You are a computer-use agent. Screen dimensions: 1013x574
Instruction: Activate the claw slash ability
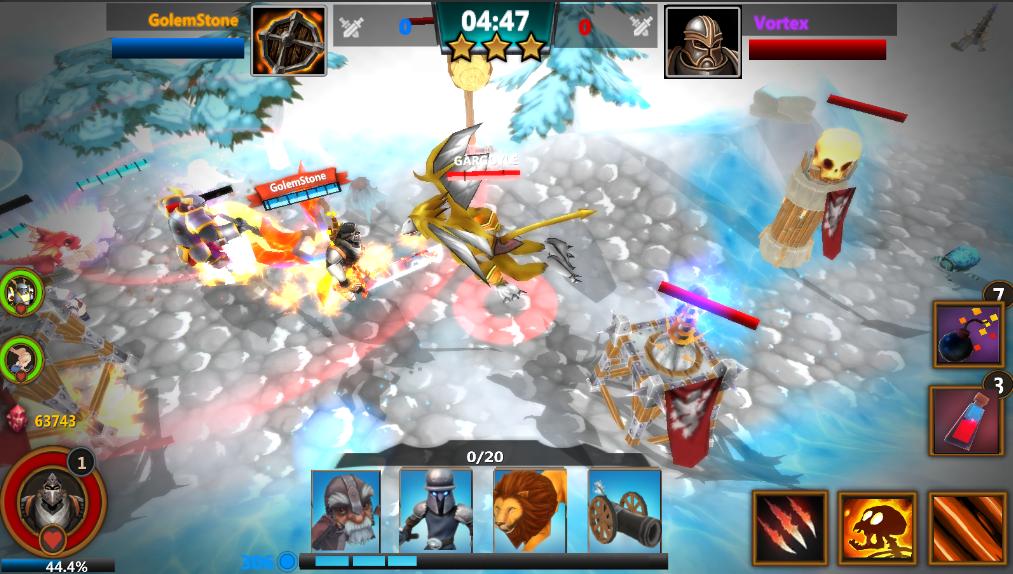point(790,527)
